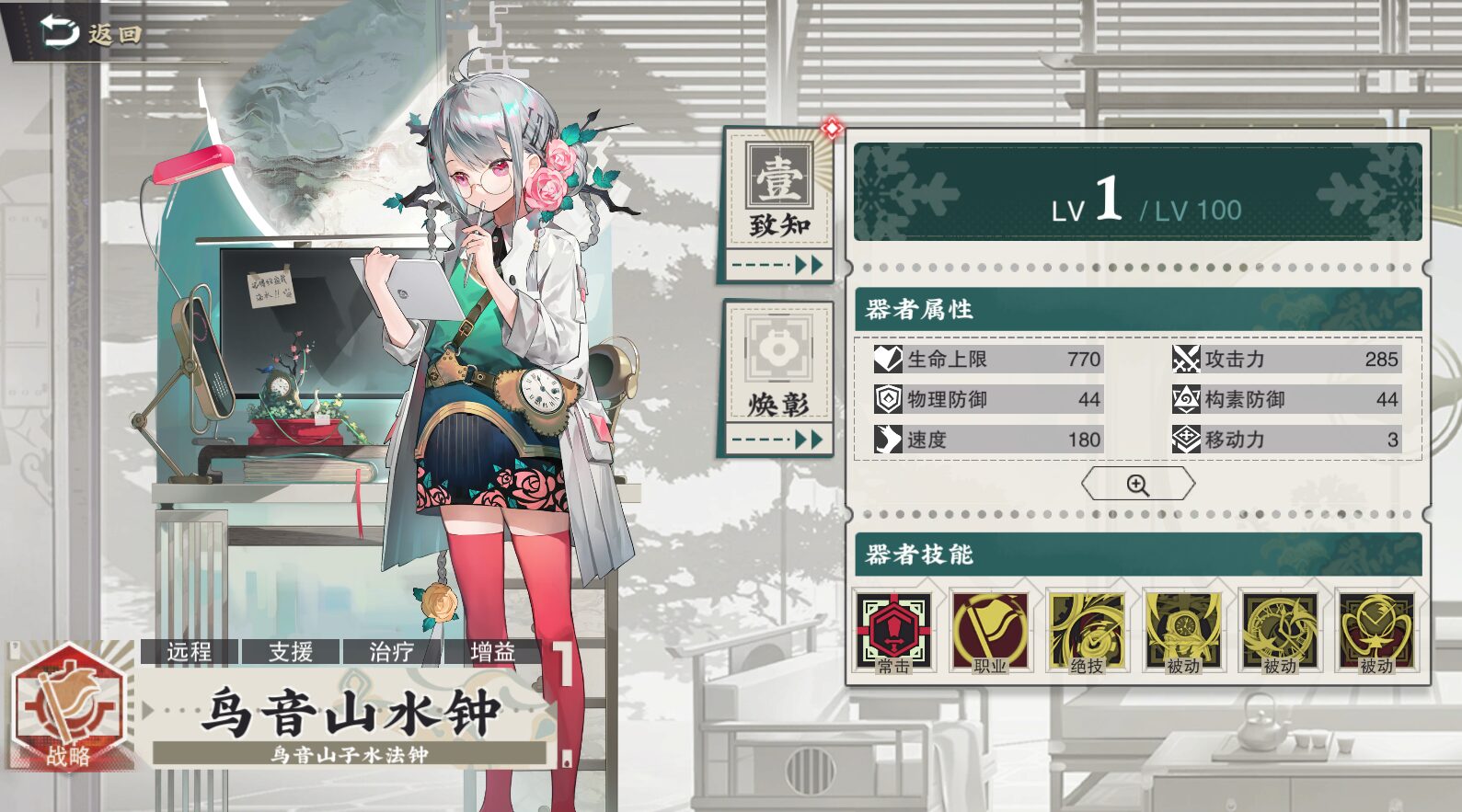1462x812 pixels.
Task: Open the 焕彰 tab
Action: (x=778, y=379)
